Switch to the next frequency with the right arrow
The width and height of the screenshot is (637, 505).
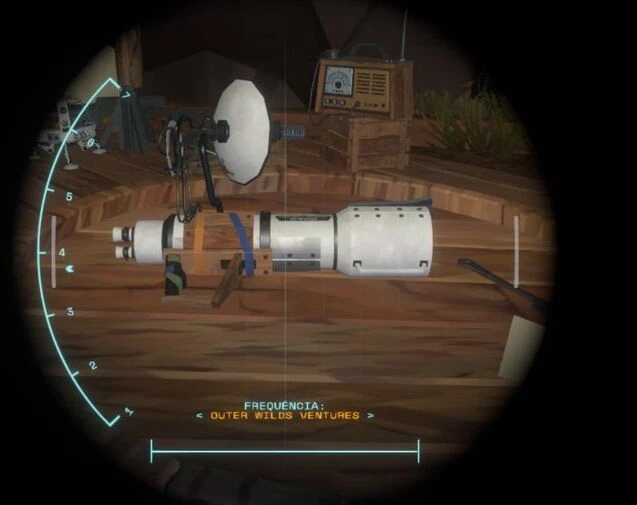click(x=371, y=415)
